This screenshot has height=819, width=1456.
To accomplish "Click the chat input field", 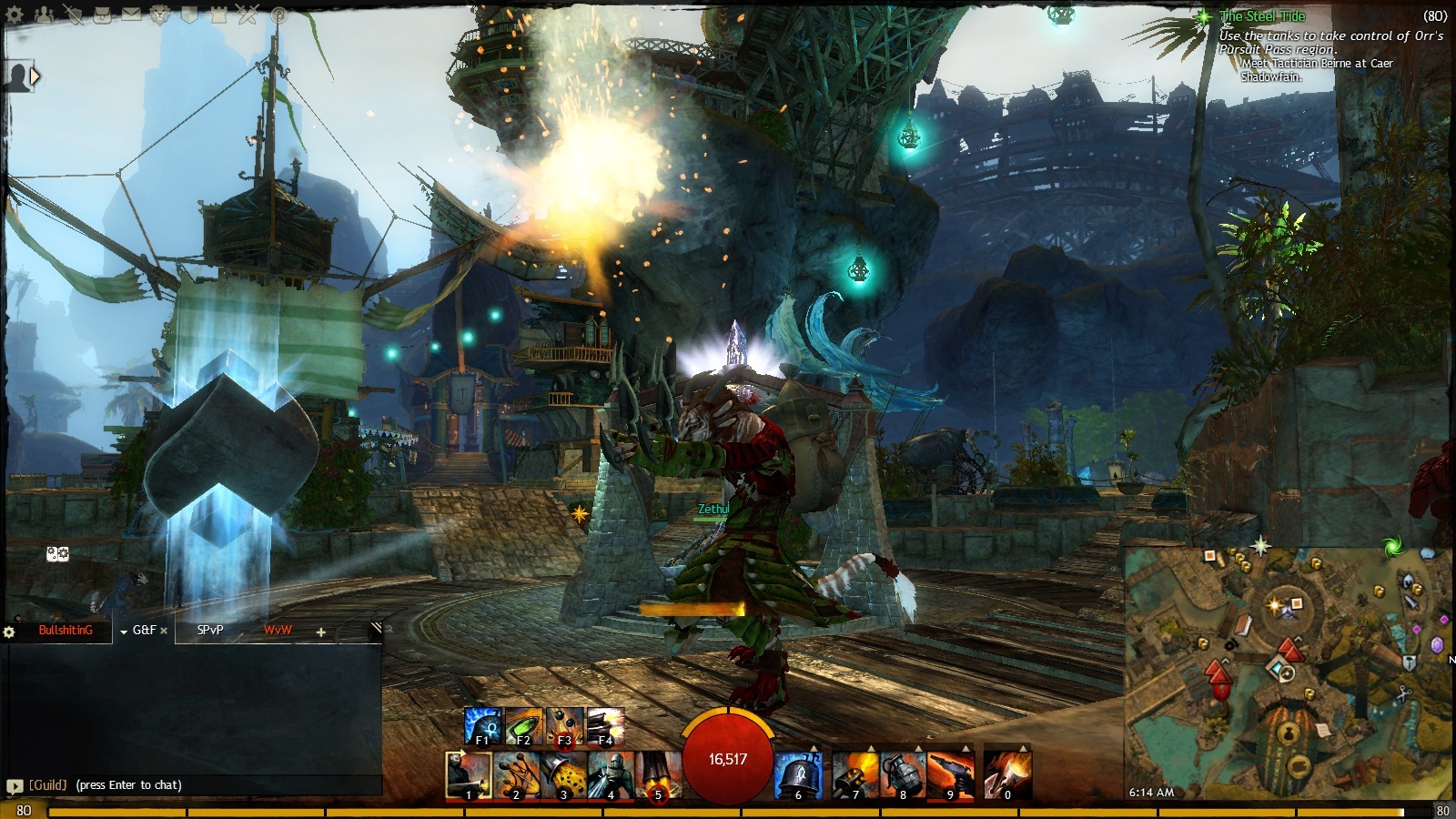I will point(200,784).
